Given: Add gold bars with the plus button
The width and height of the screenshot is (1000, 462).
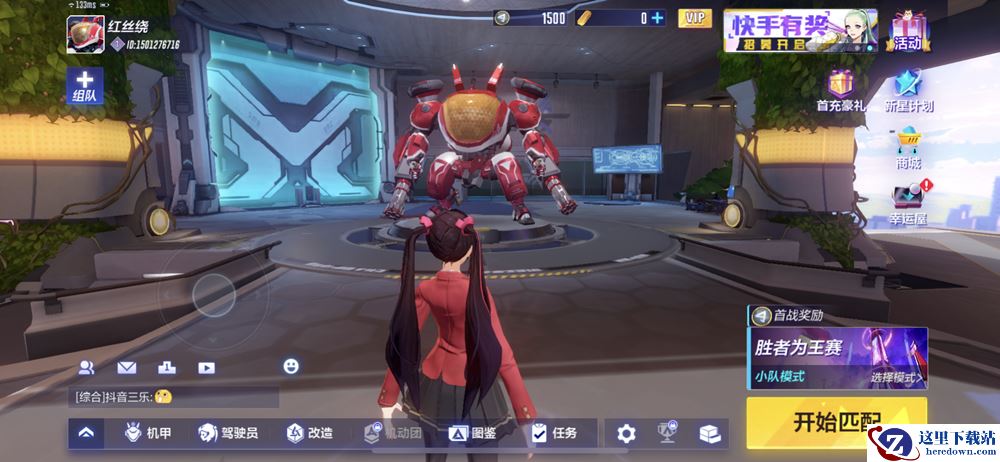Looking at the screenshot, I should (x=657, y=18).
